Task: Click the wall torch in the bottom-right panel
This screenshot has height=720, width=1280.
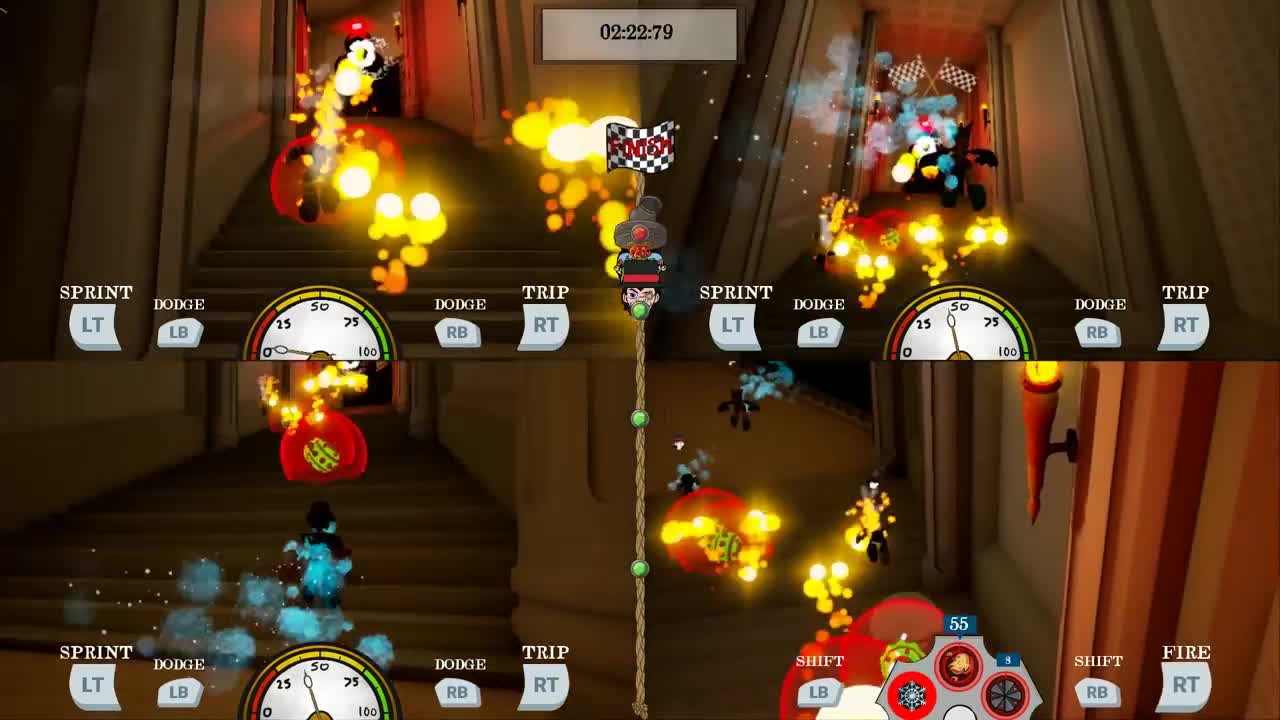Action: pos(1040,400)
